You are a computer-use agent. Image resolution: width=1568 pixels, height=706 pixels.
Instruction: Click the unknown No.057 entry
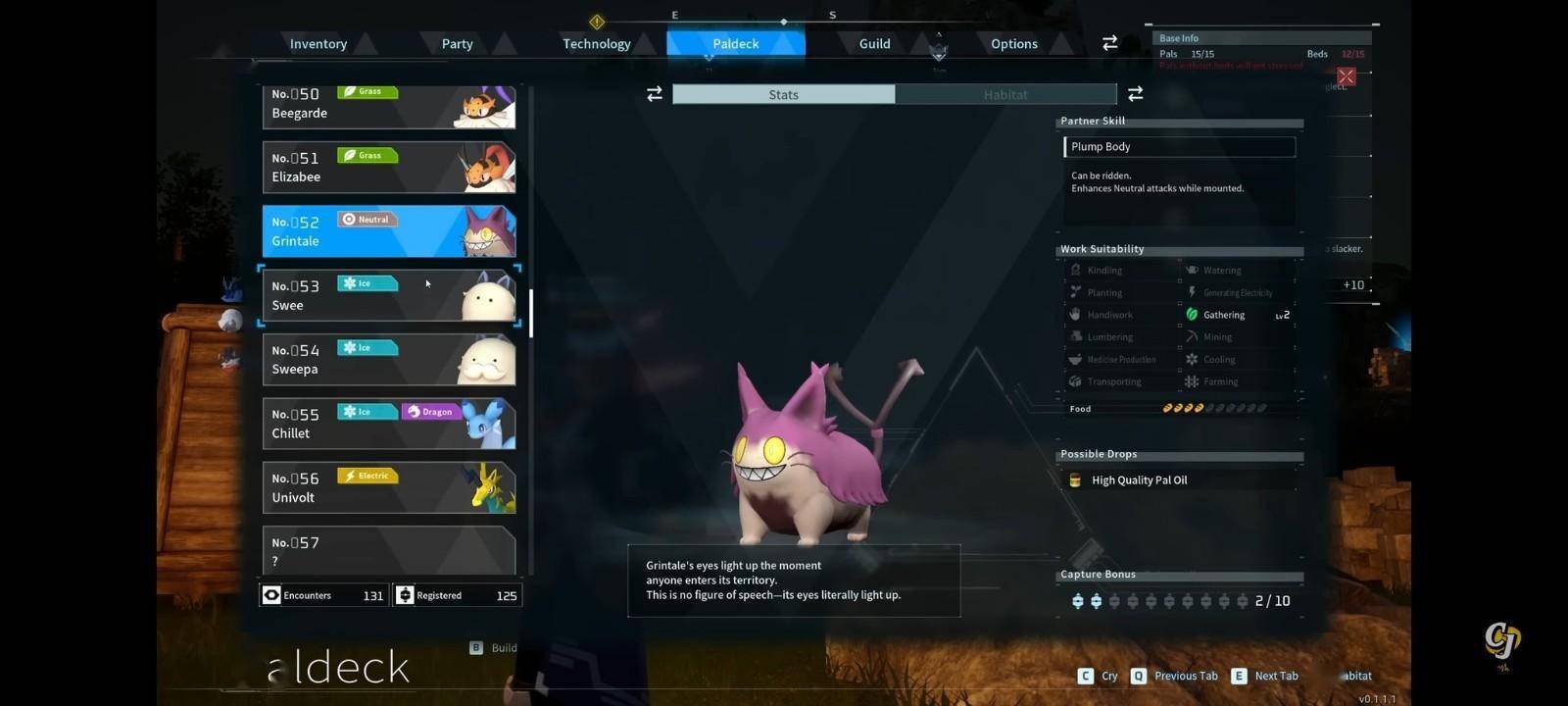[x=388, y=550]
